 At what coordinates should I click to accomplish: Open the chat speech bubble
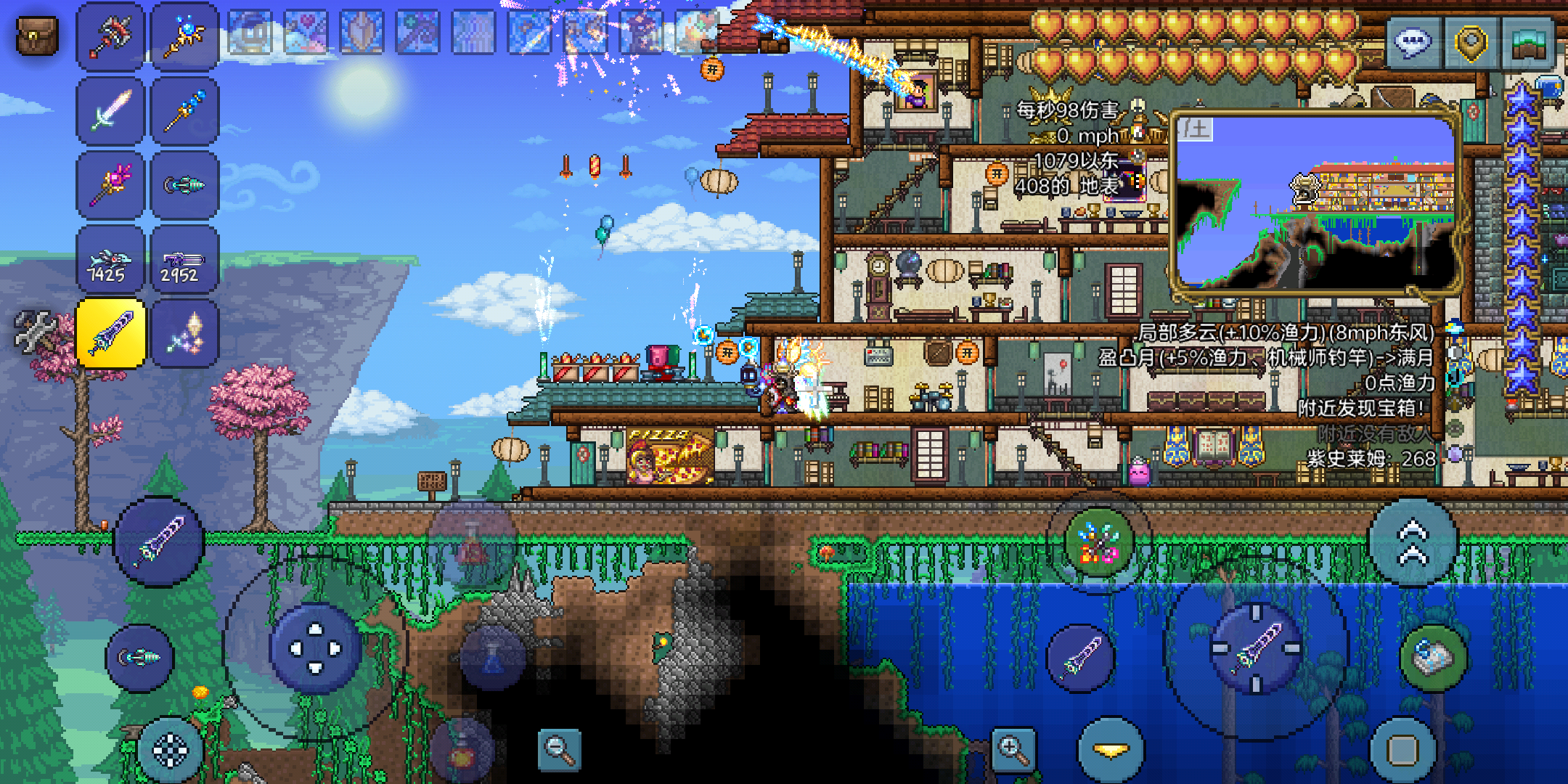1413,43
